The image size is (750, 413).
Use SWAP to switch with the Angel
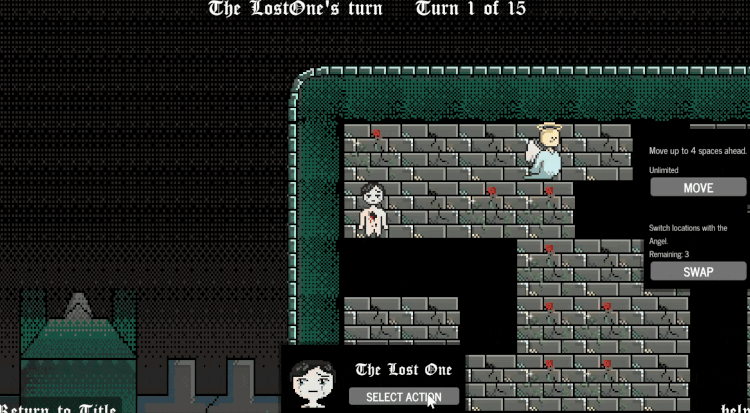pyautogui.click(x=698, y=271)
